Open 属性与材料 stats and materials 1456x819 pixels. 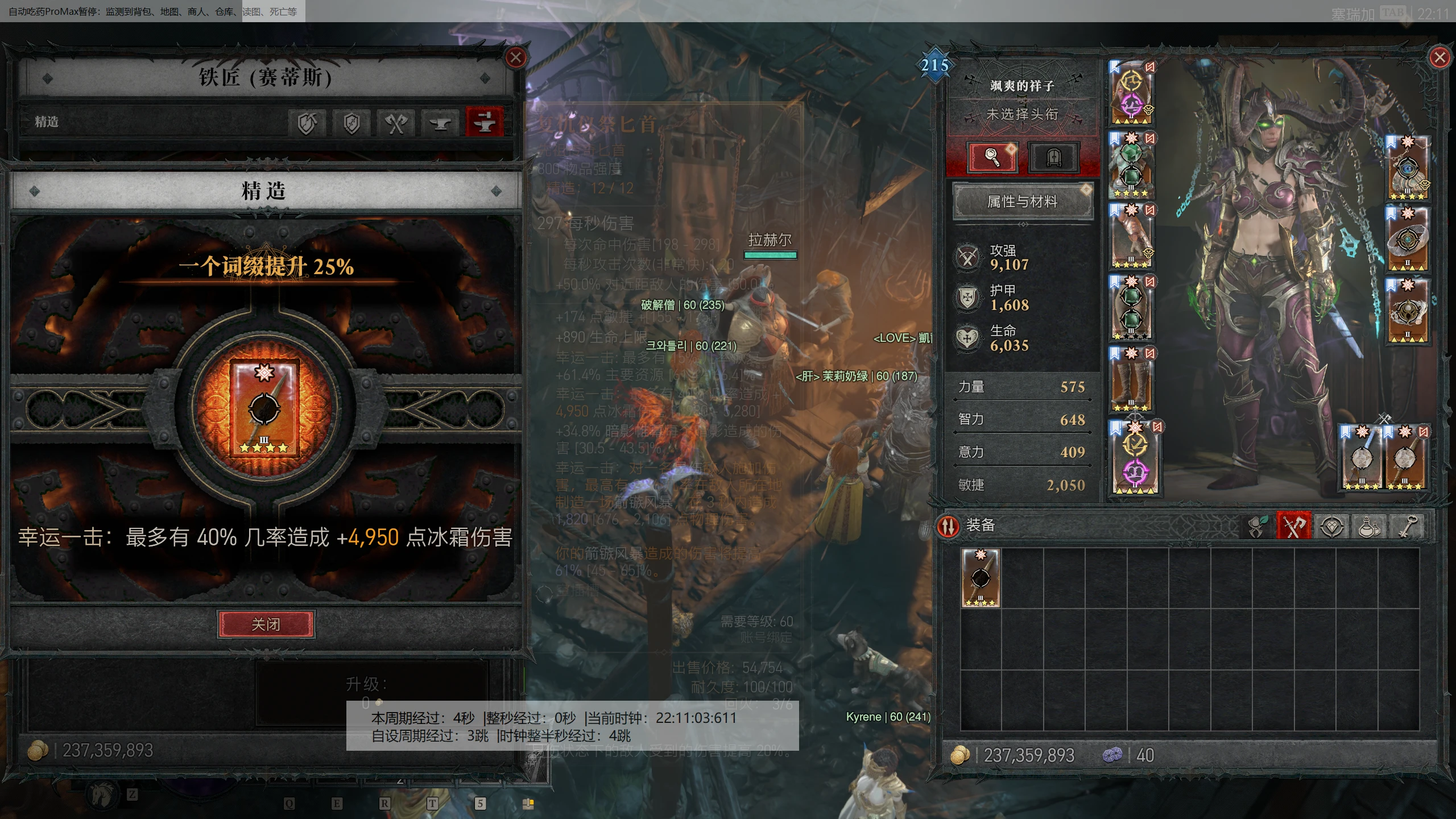pyautogui.click(x=1022, y=201)
